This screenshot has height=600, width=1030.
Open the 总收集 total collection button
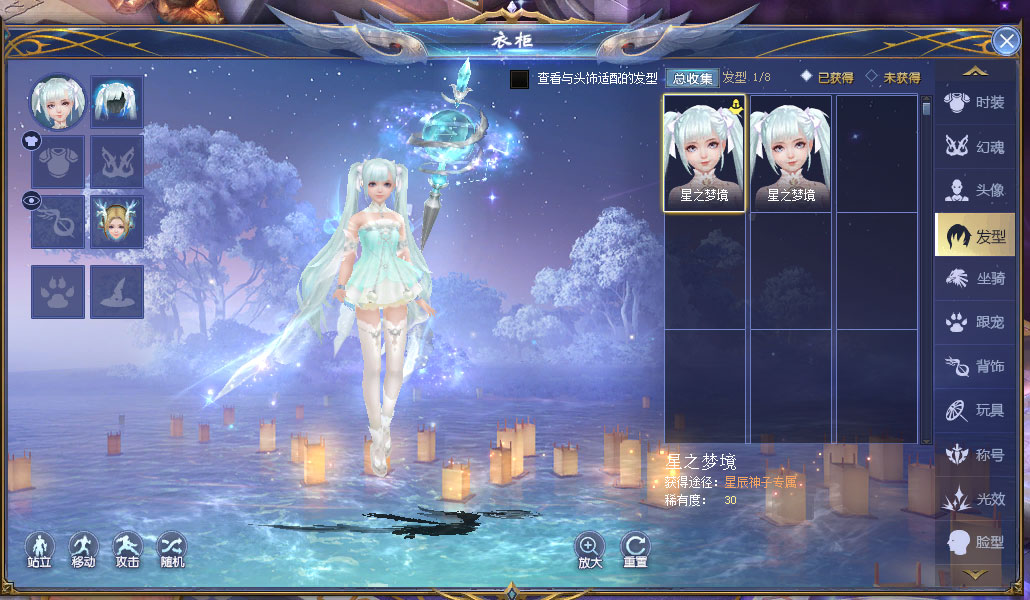click(691, 78)
